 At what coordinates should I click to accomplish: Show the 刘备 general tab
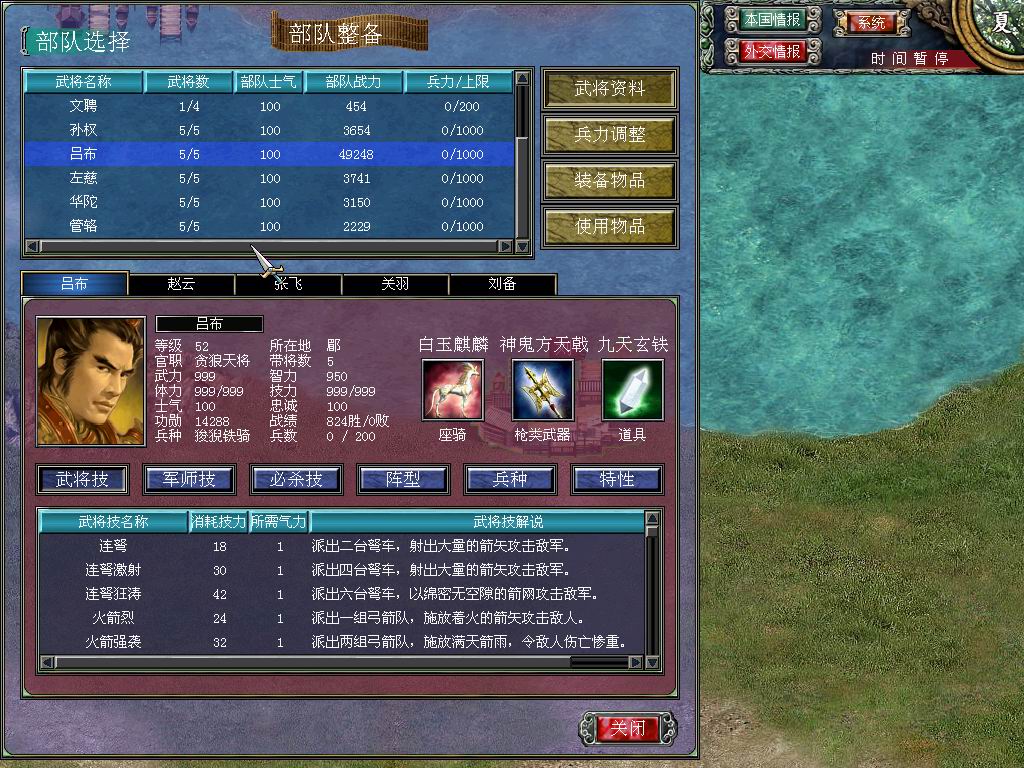click(502, 284)
